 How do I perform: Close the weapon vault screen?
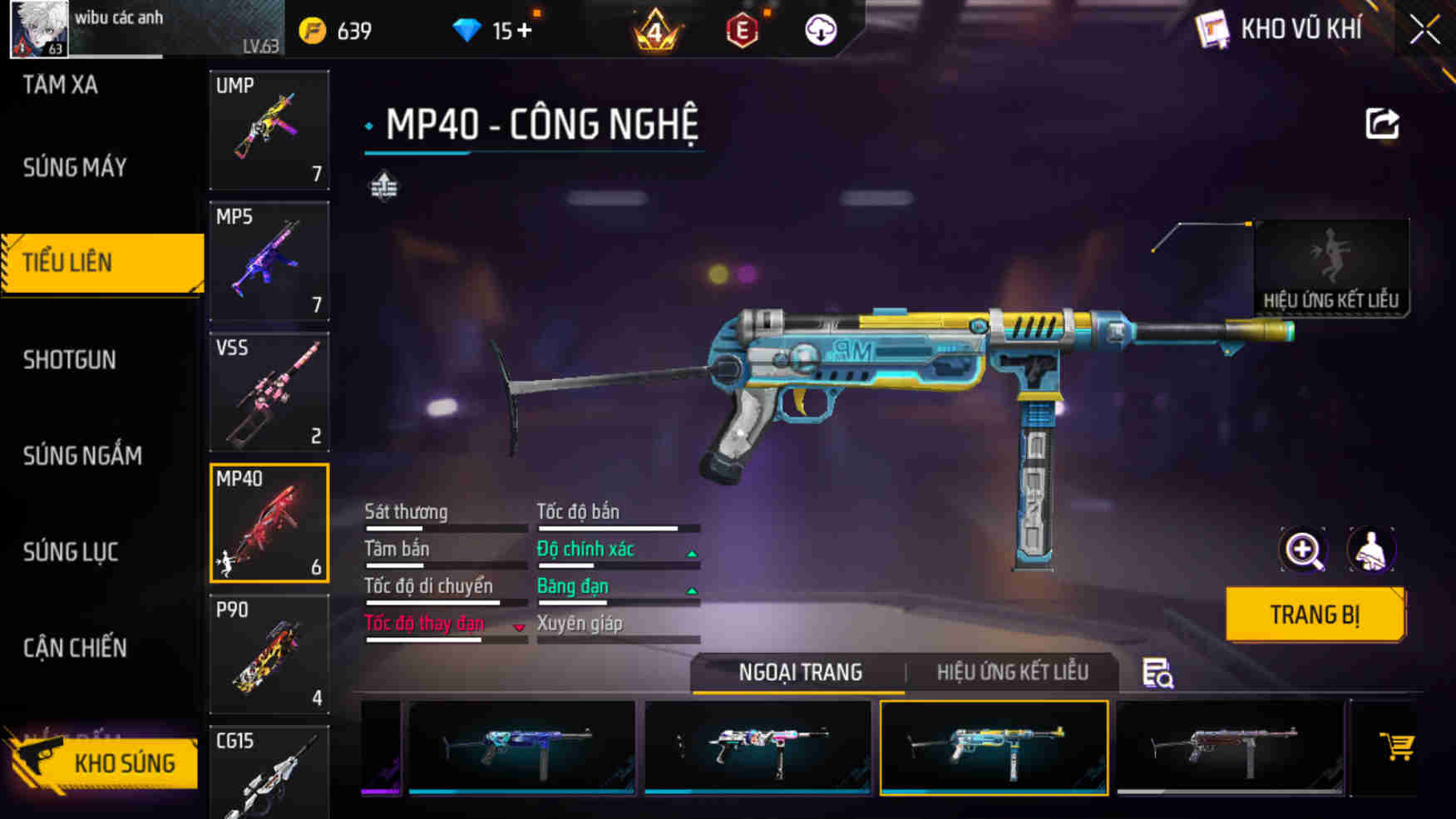(1424, 31)
